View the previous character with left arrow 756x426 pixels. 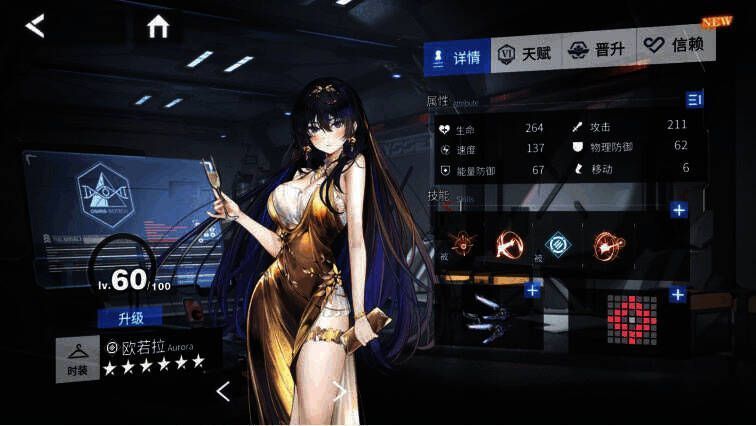pos(223,391)
